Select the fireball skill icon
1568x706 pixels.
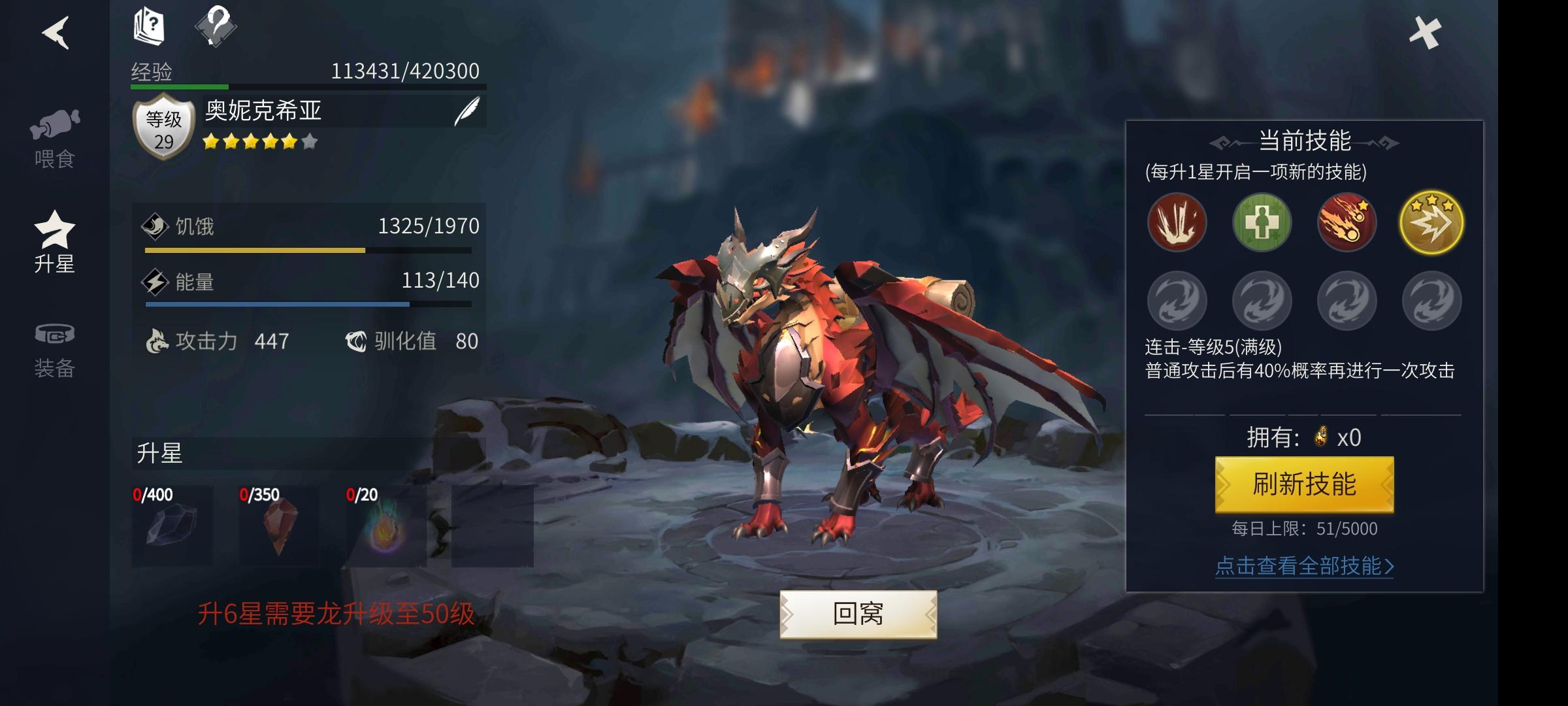pos(1347,222)
